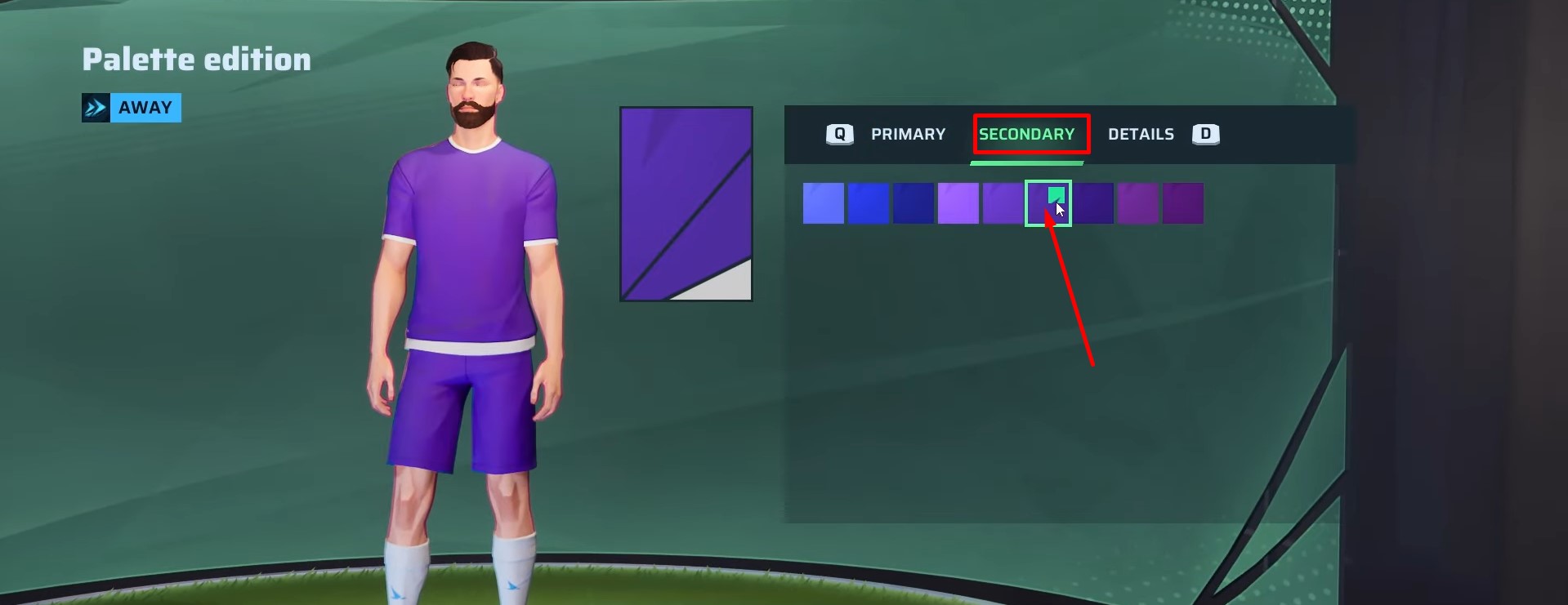
Task: Click the Q key icon beside PRIMARY
Action: (839, 135)
